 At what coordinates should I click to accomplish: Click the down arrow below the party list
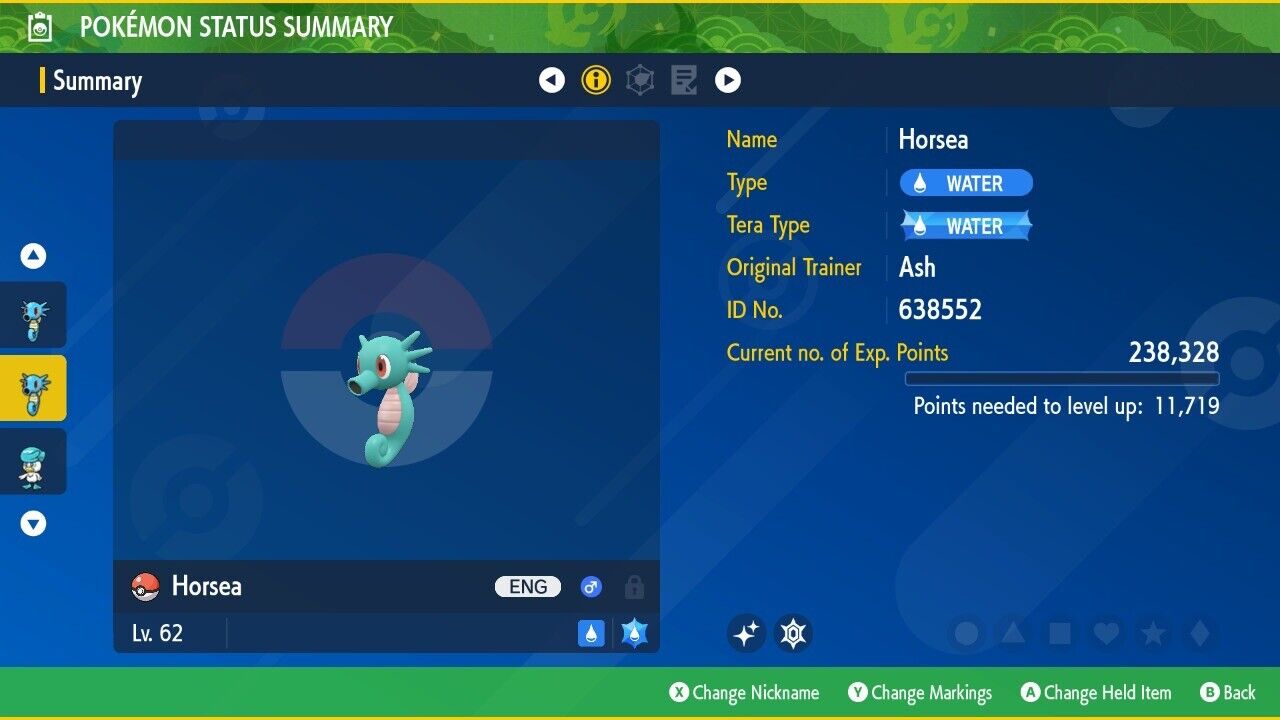click(33, 523)
